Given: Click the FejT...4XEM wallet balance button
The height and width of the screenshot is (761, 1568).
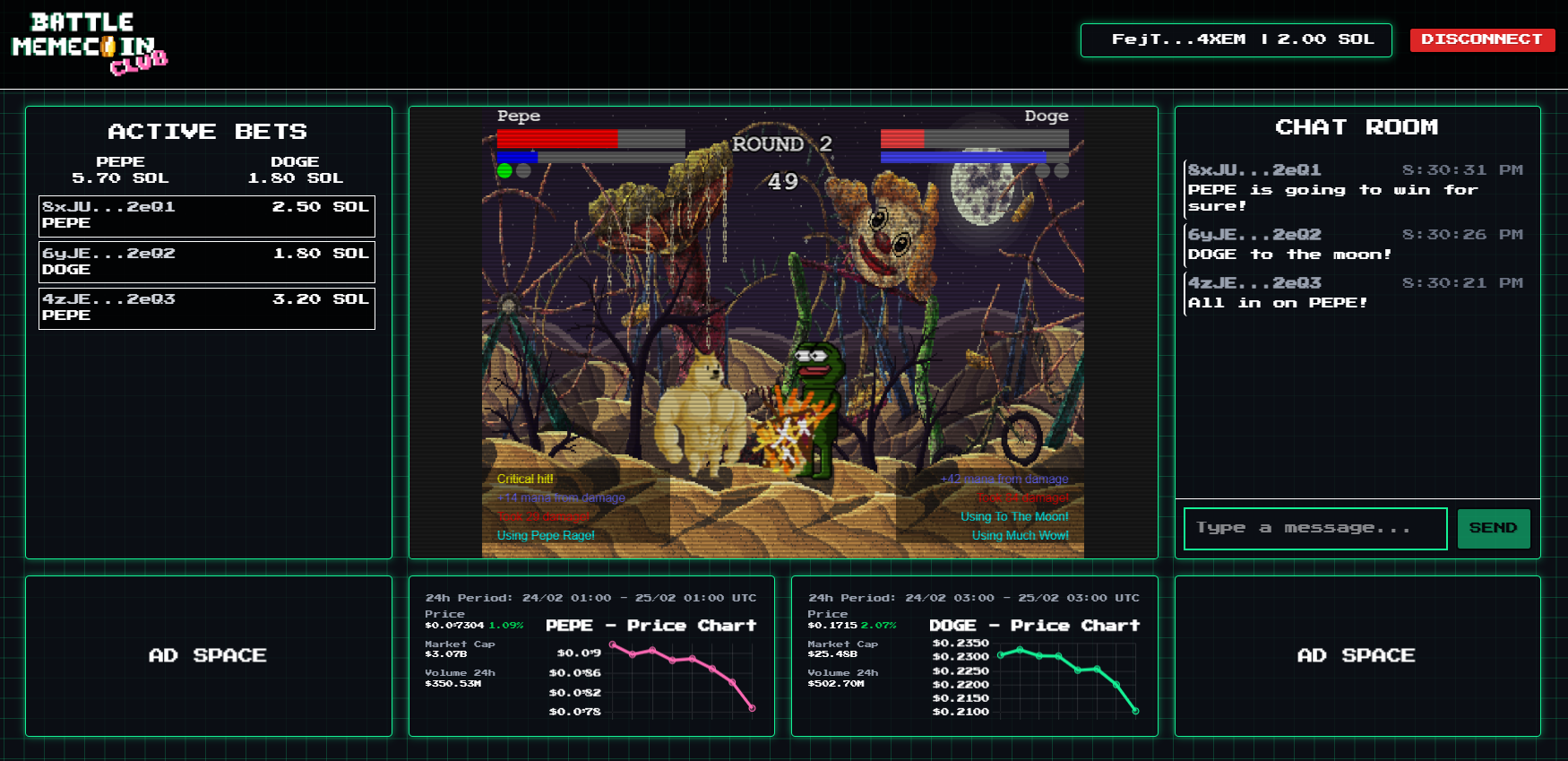Looking at the screenshot, I should pyautogui.click(x=1236, y=39).
